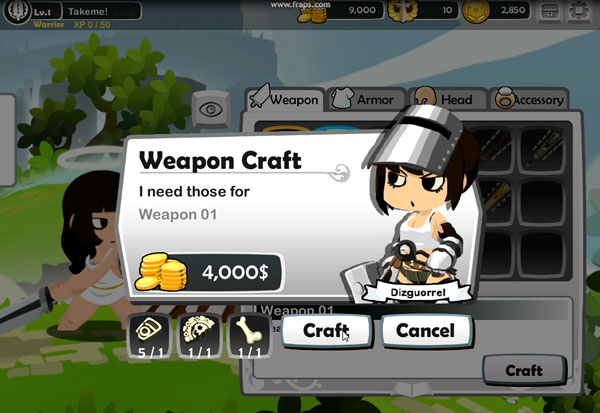Image resolution: width=600 pixels, height=413 pixels.
Task: Select the Head tab
Action: click(x=450, y=99)
